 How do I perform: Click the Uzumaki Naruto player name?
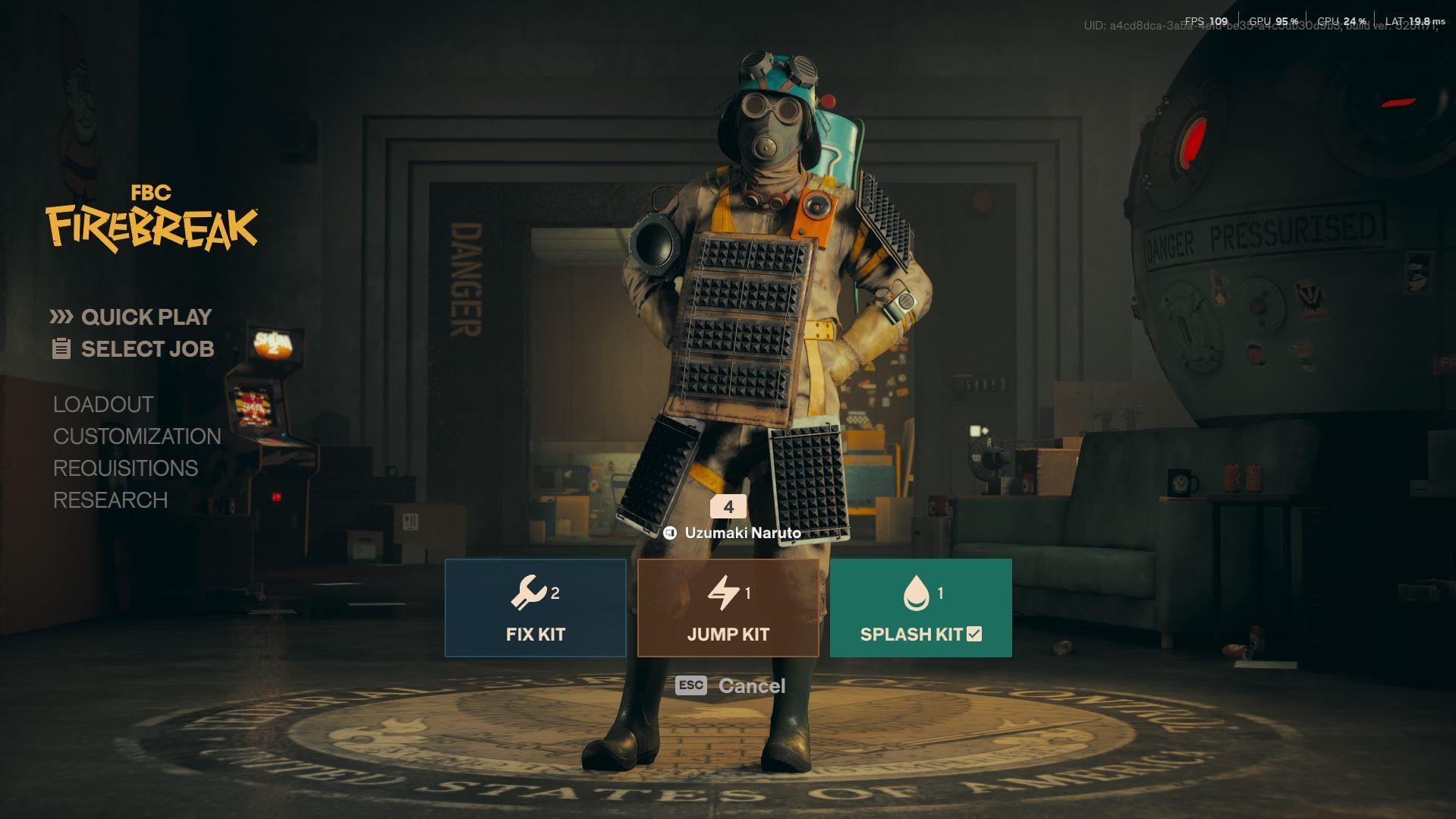coord(742,533)
